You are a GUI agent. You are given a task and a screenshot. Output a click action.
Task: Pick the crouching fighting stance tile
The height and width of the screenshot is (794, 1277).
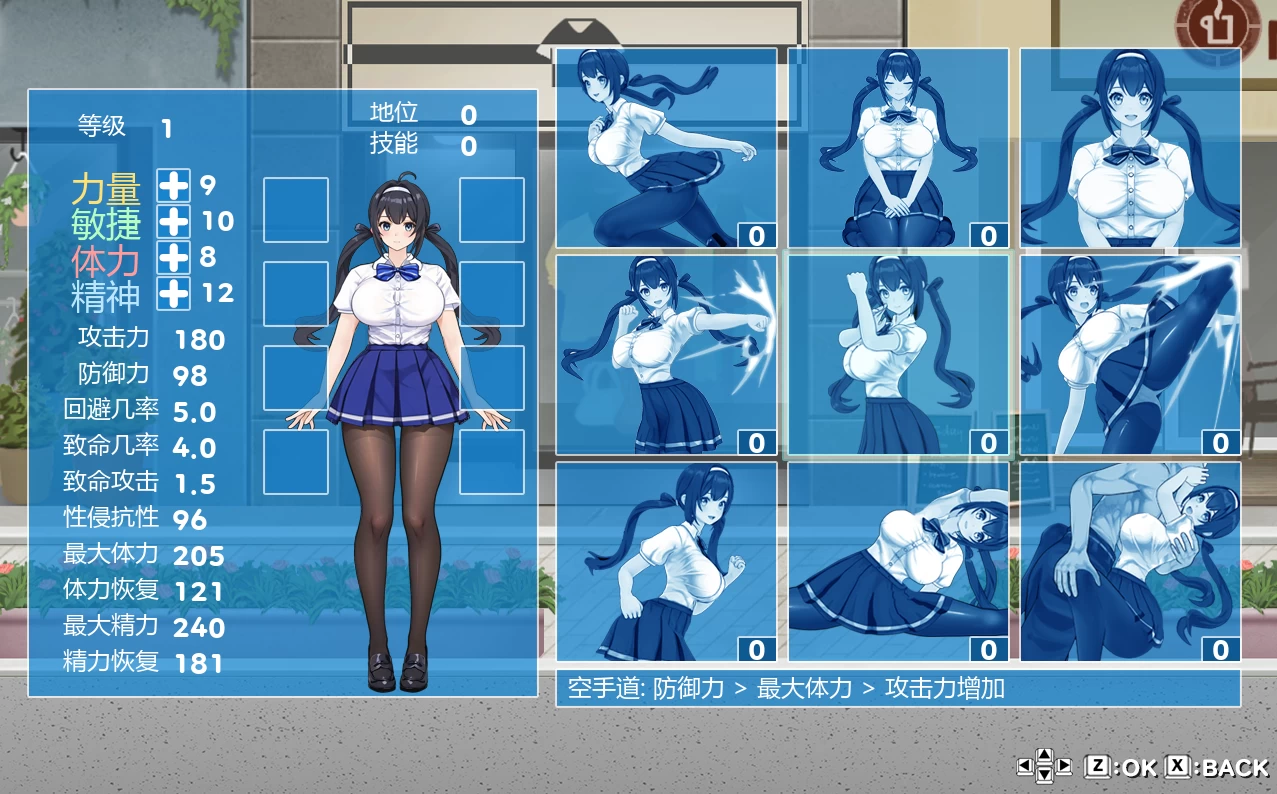point(666,561)
